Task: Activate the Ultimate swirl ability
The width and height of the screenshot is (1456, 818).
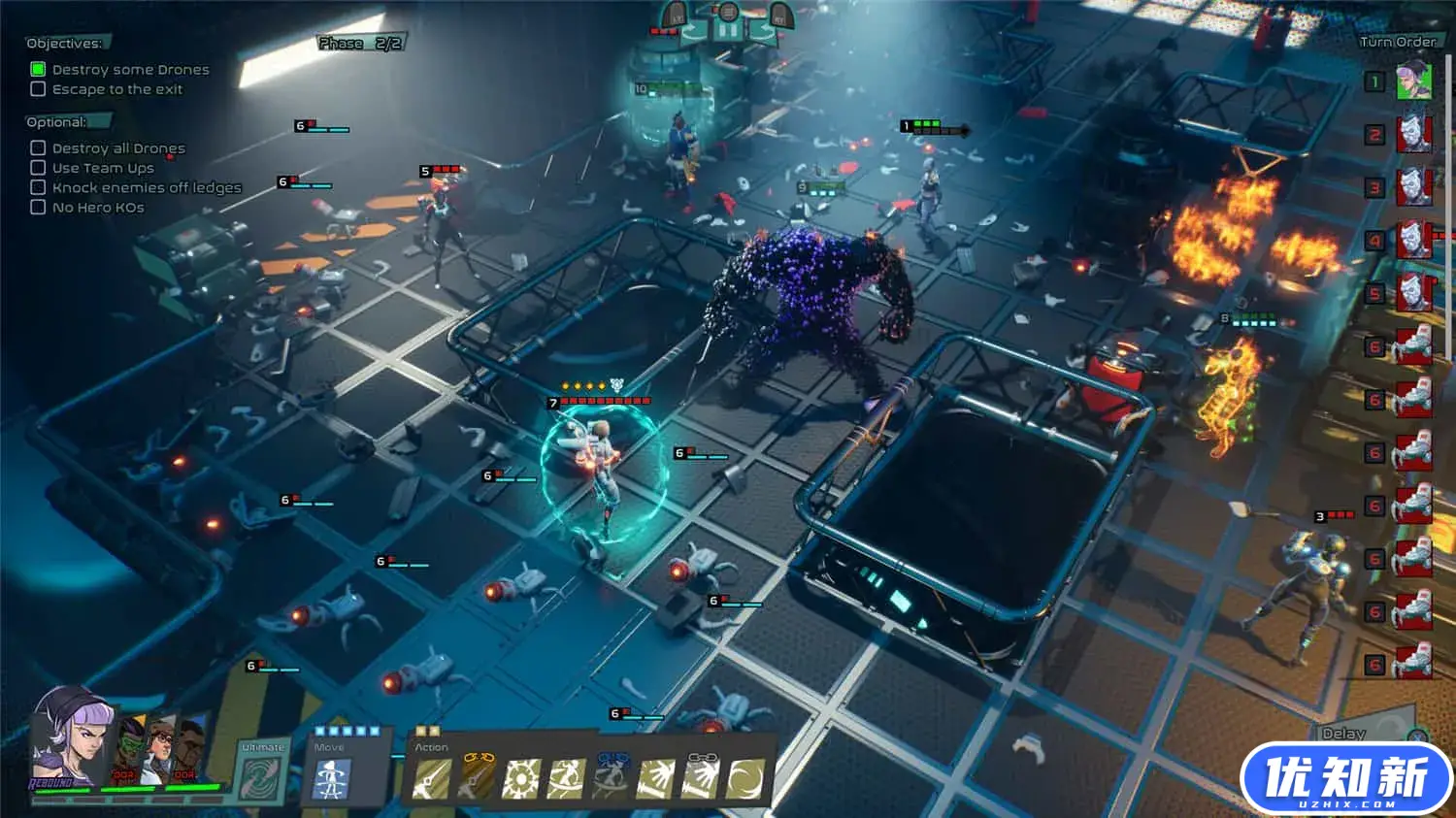Action: point(262,779)
